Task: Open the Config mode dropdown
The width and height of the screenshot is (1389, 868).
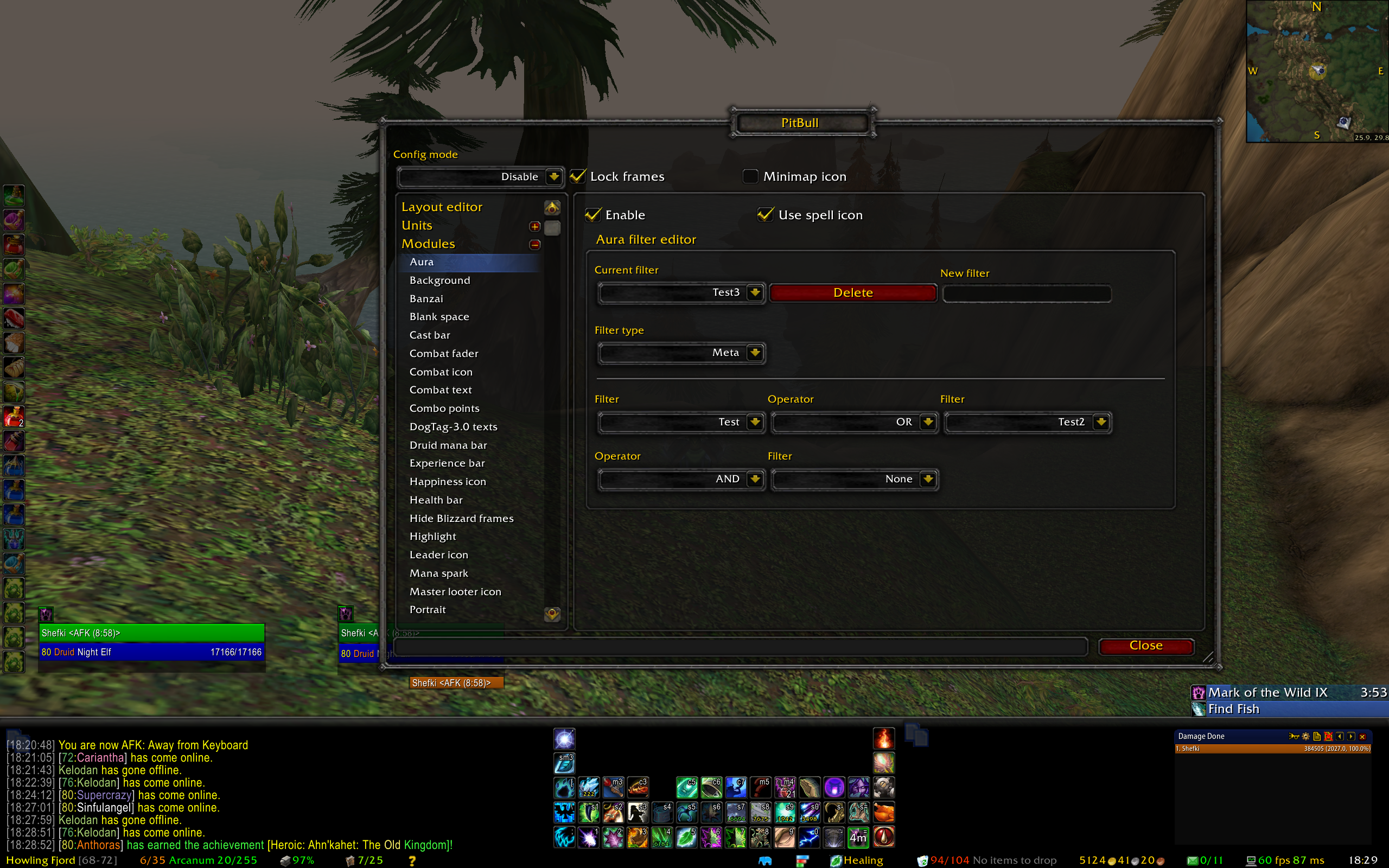Action: point(553,176)
